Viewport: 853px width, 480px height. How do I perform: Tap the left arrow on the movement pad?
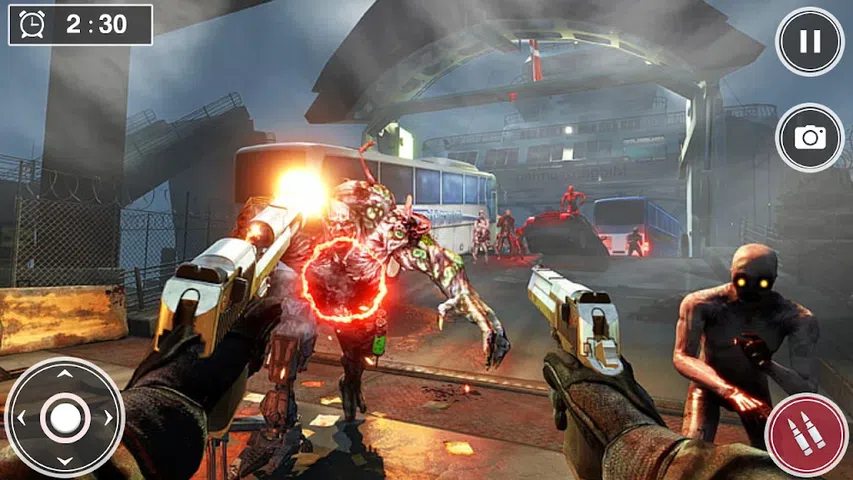pos(21,417)
